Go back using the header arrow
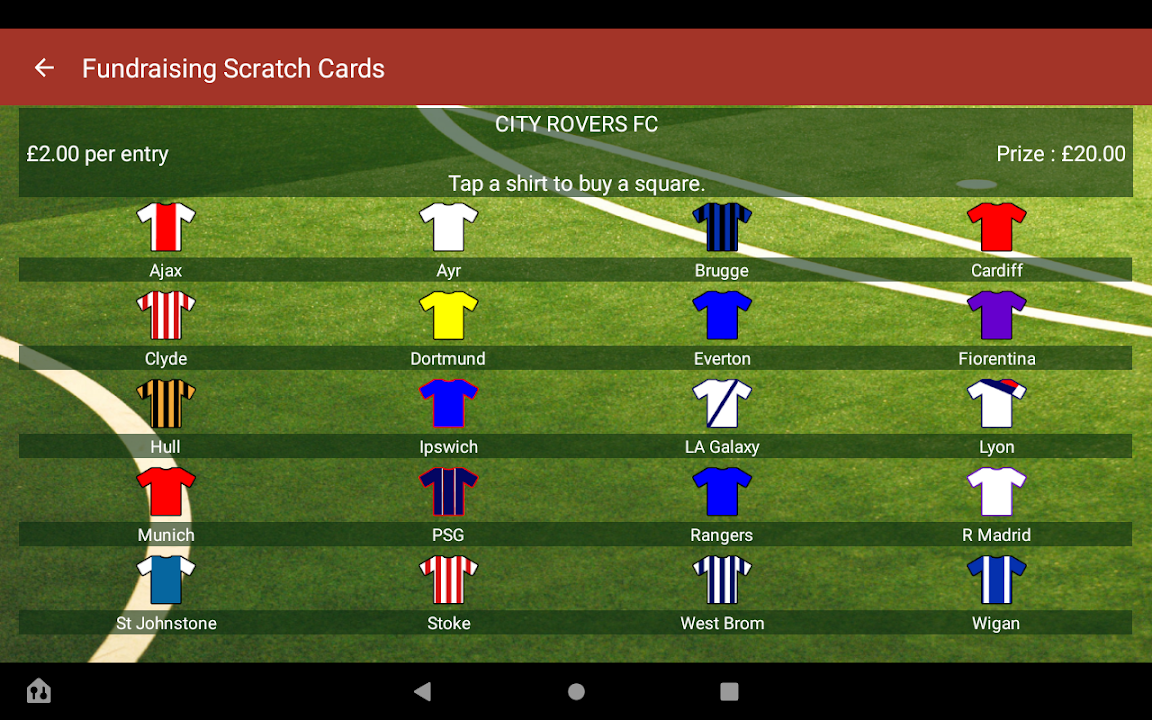This screenshot has width=1152, height=720. click(x=44, y=68)
